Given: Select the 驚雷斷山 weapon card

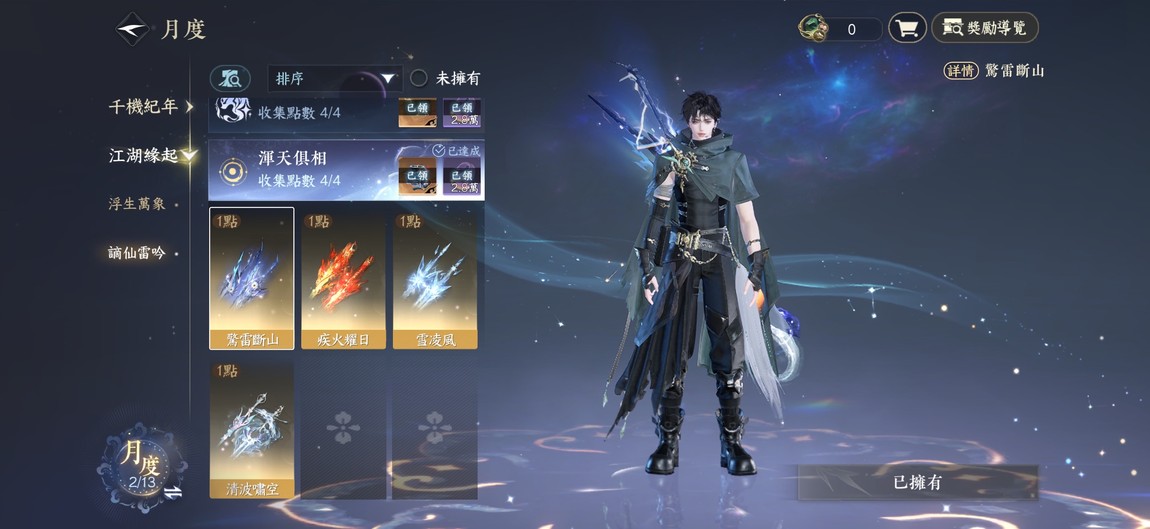Looking at the screenshot, I should click(252, 278).
